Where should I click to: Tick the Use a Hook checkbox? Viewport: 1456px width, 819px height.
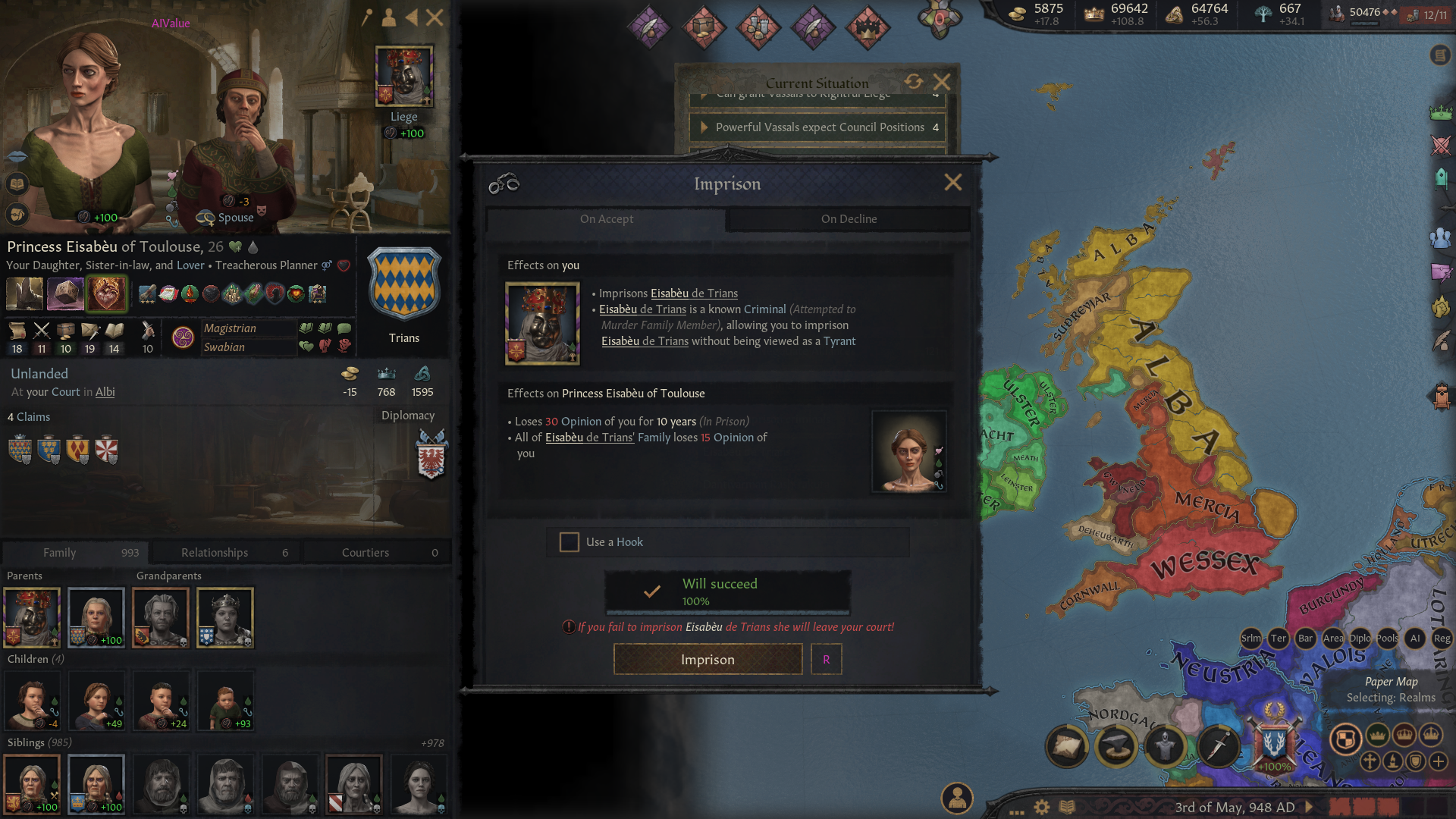[569, 541]
